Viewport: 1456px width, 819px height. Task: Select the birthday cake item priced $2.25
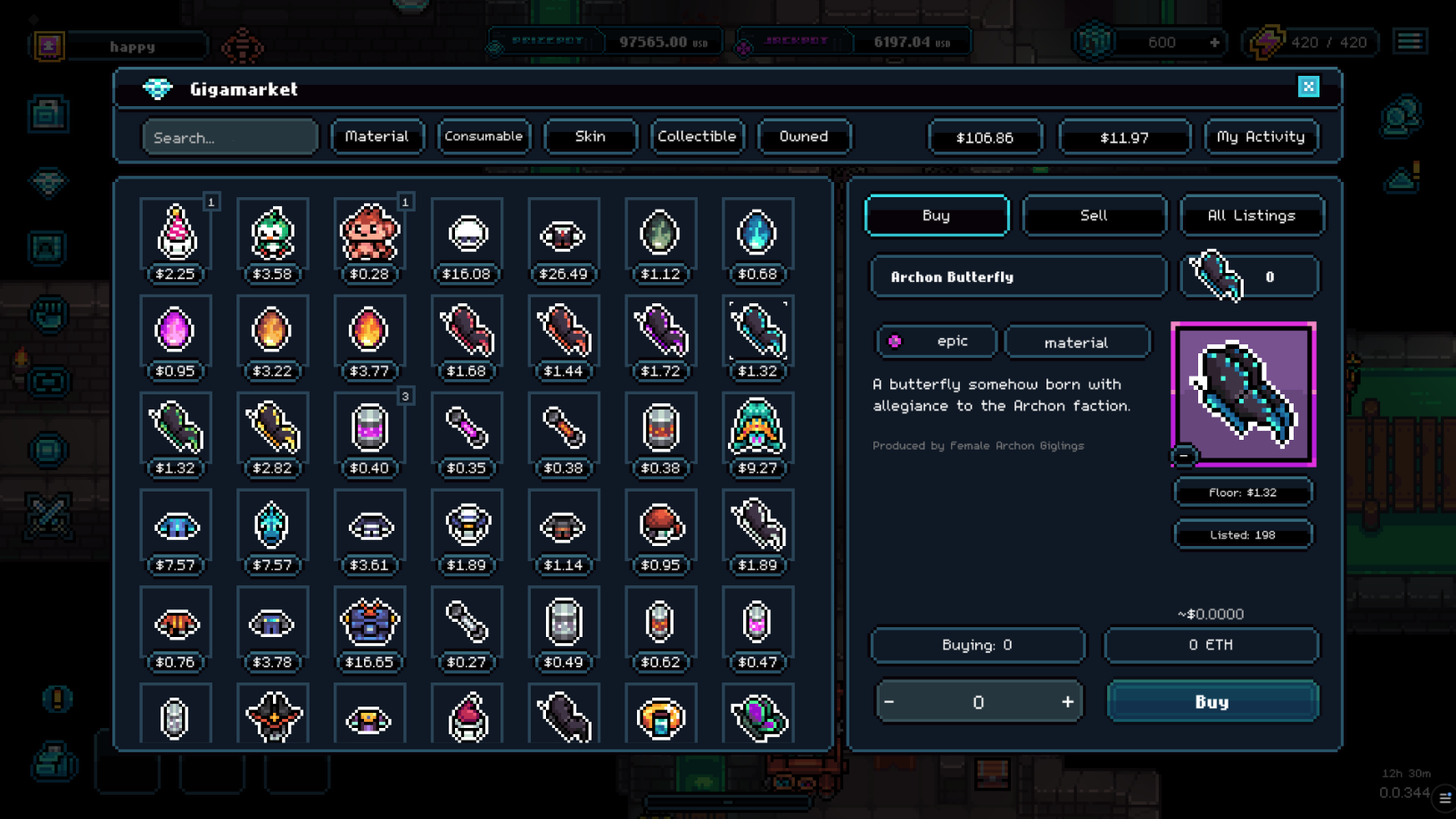[x=176, y=234]
